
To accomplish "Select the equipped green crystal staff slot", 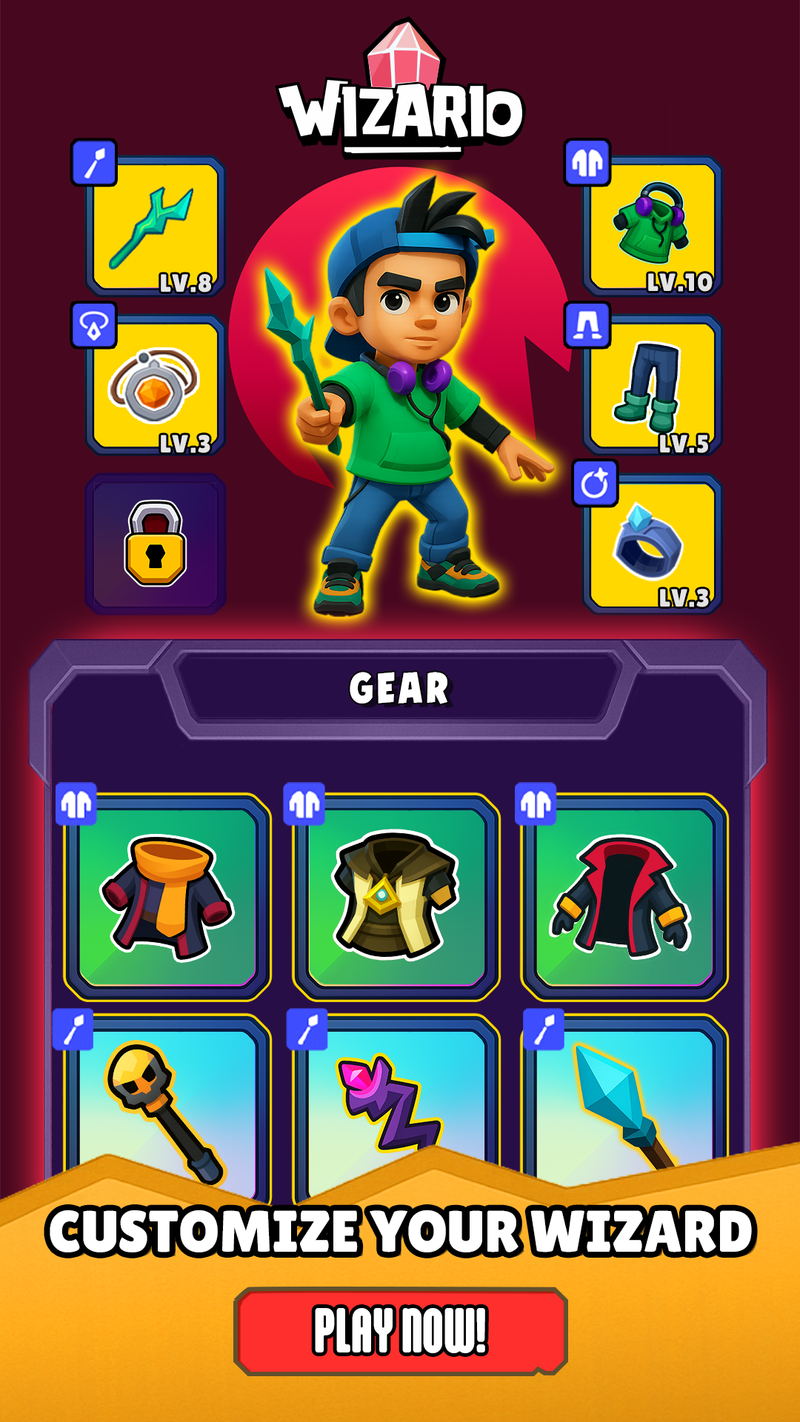I will coord(155,226).
